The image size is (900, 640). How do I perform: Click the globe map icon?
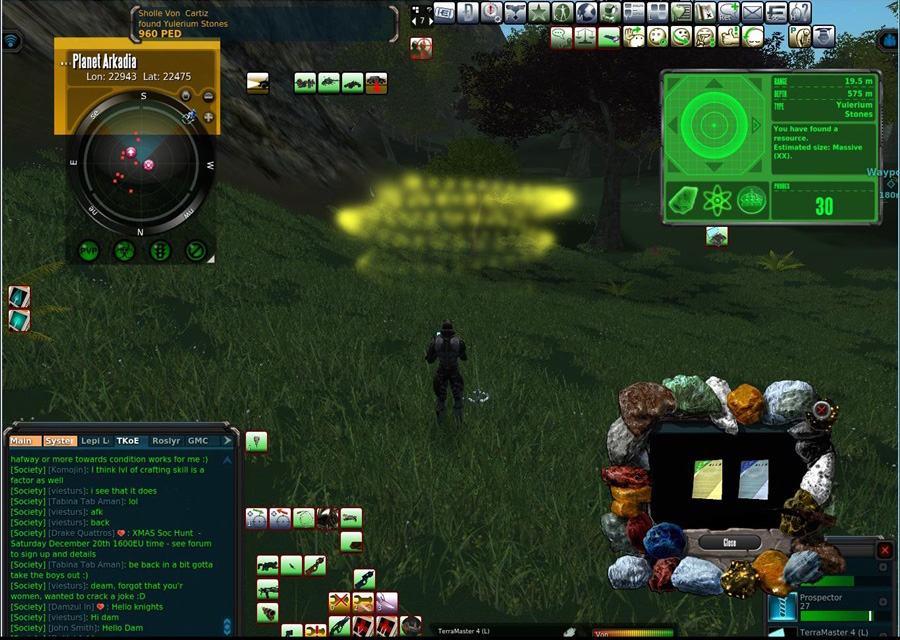pyautogui.click(x=587, y=12)
